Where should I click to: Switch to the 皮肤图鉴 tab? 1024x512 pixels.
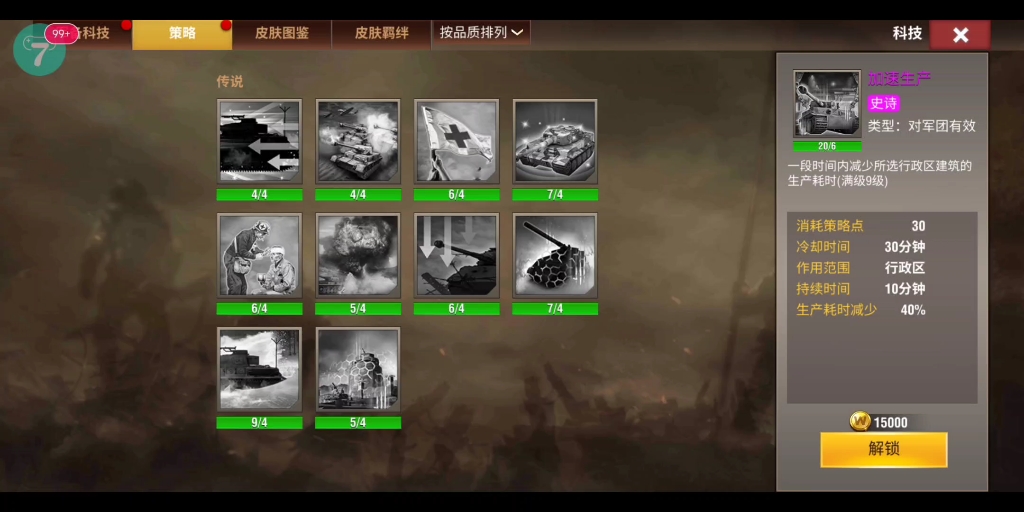click(282, 33)
